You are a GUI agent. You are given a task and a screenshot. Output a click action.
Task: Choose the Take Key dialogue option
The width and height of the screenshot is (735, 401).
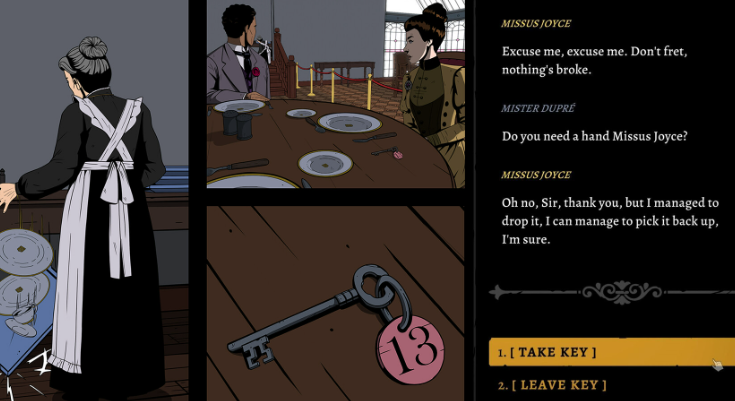(556, 352)
